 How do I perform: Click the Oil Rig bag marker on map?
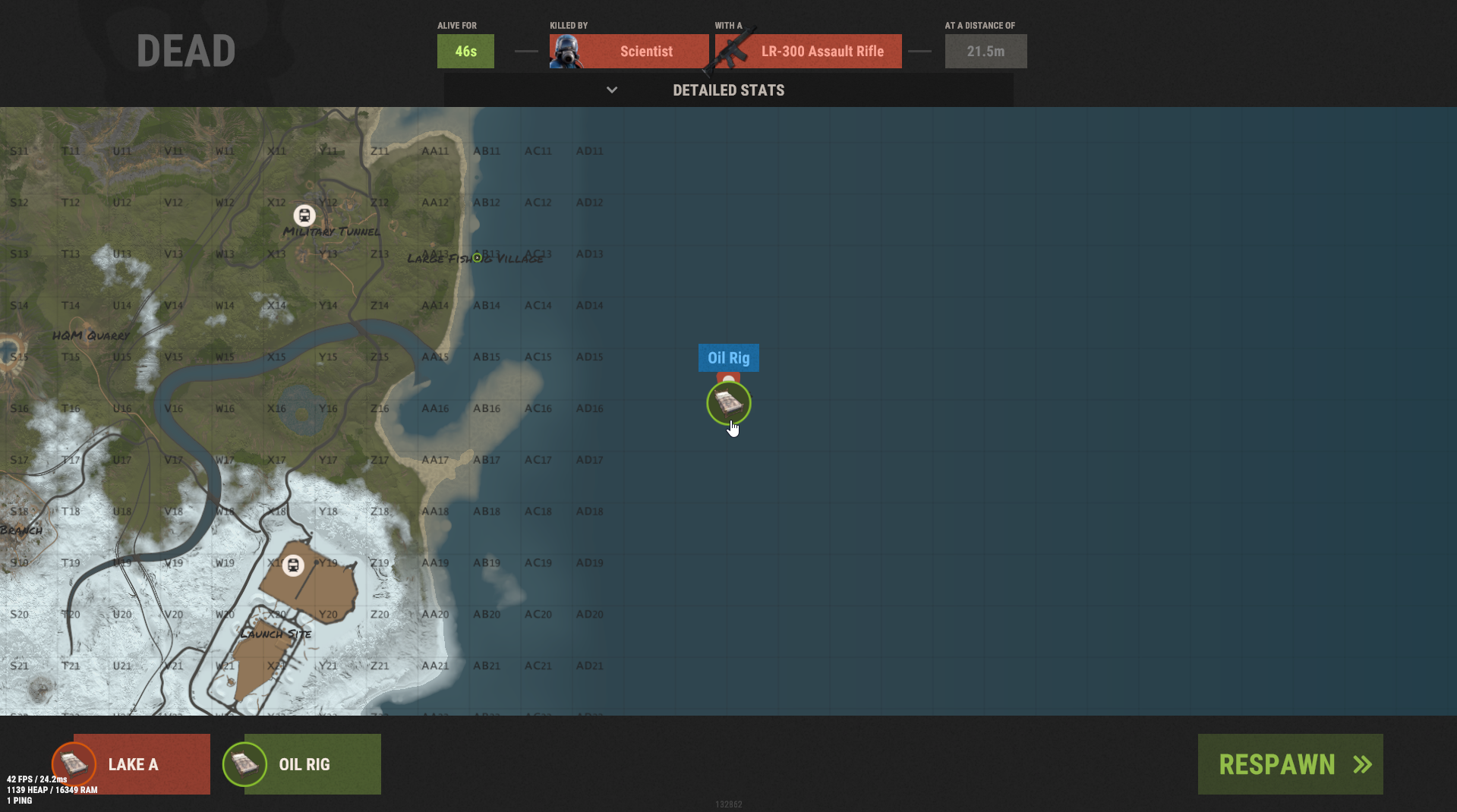728,402
